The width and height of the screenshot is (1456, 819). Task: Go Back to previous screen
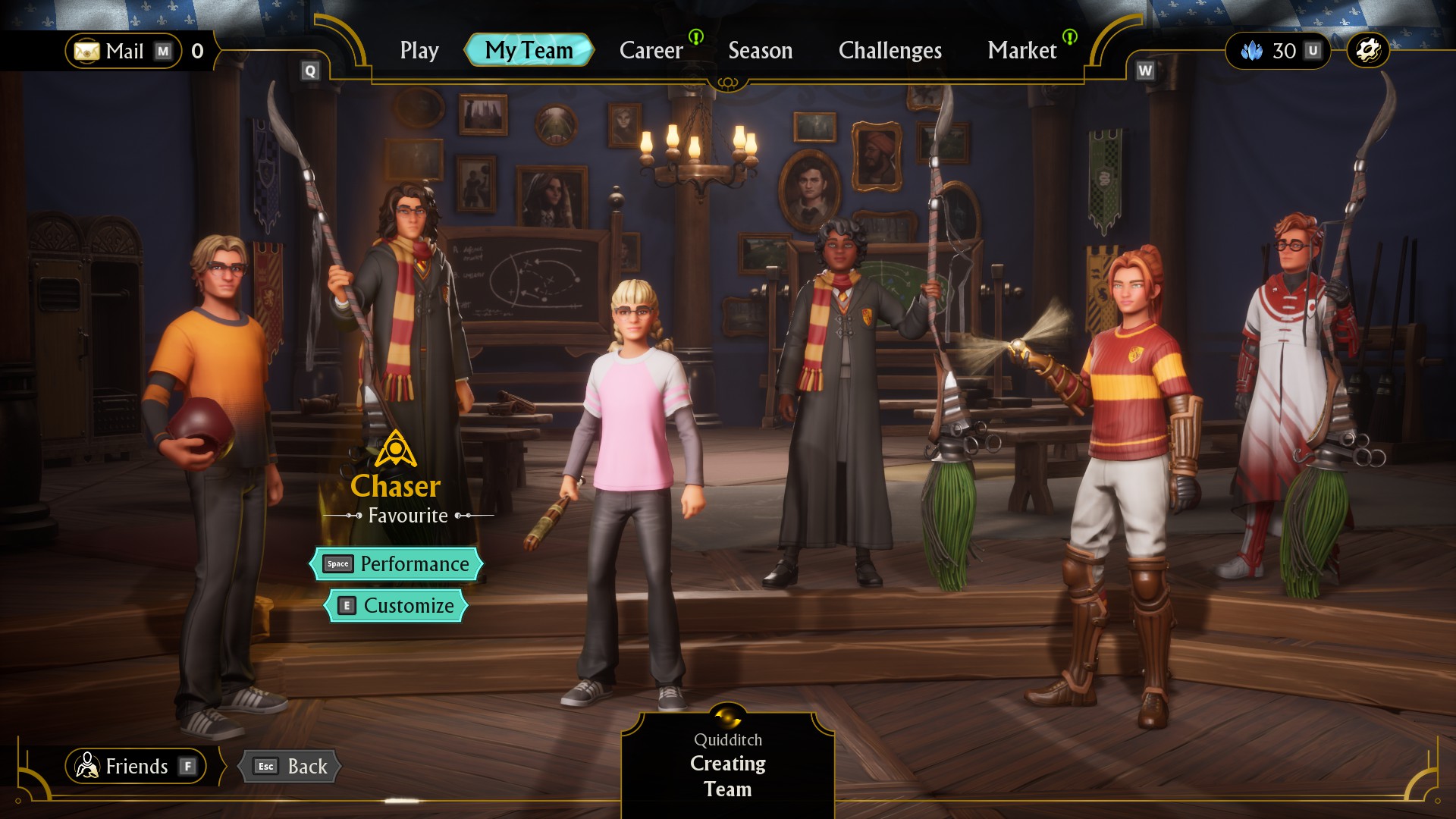(x=290, y=766)
